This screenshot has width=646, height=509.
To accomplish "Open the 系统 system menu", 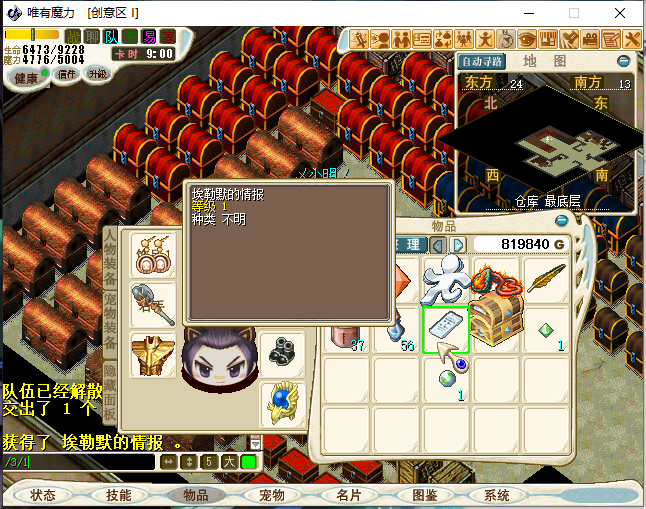I will click(497, 495).
